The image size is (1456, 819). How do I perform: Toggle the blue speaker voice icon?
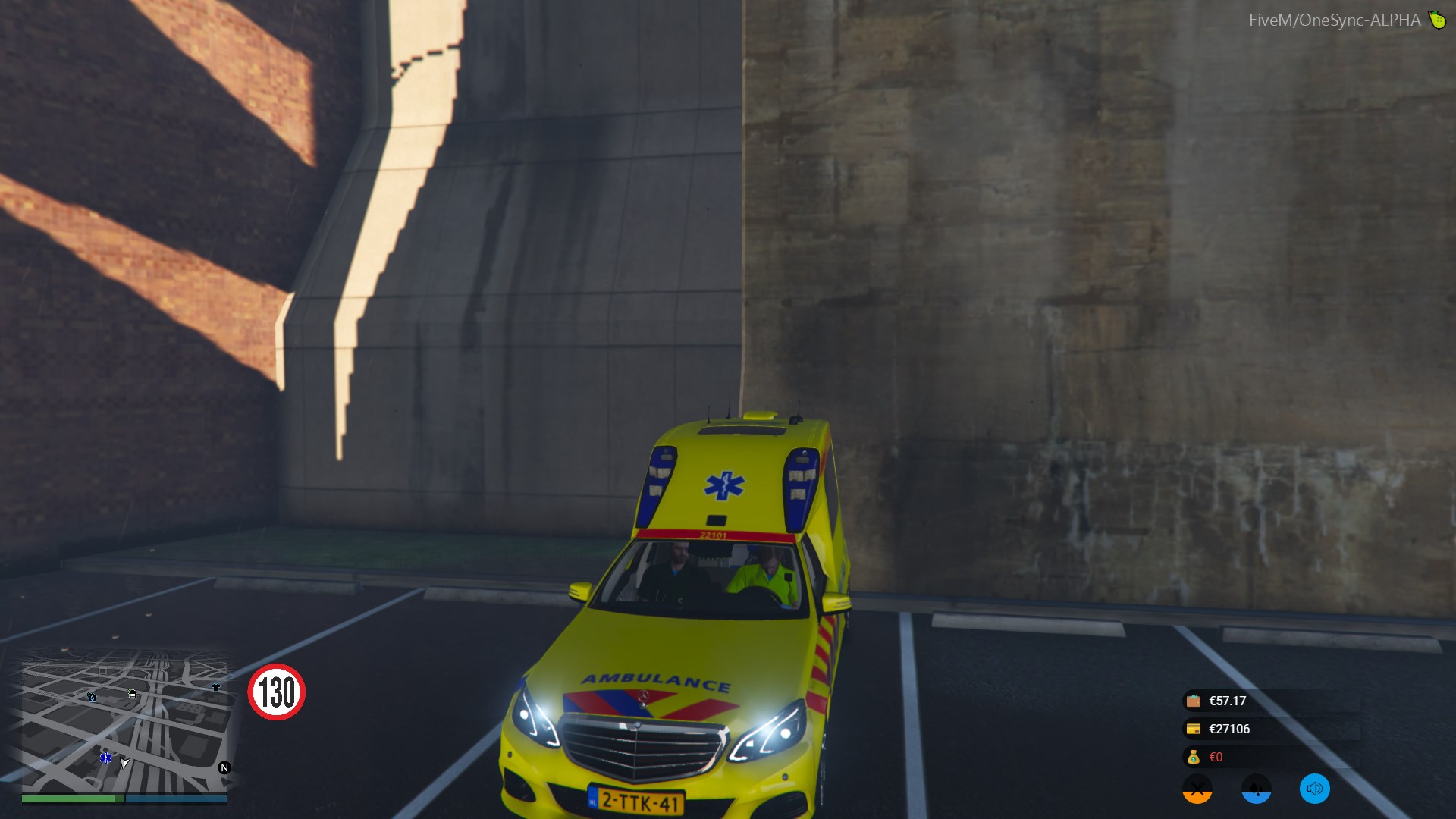(1314, 789)
